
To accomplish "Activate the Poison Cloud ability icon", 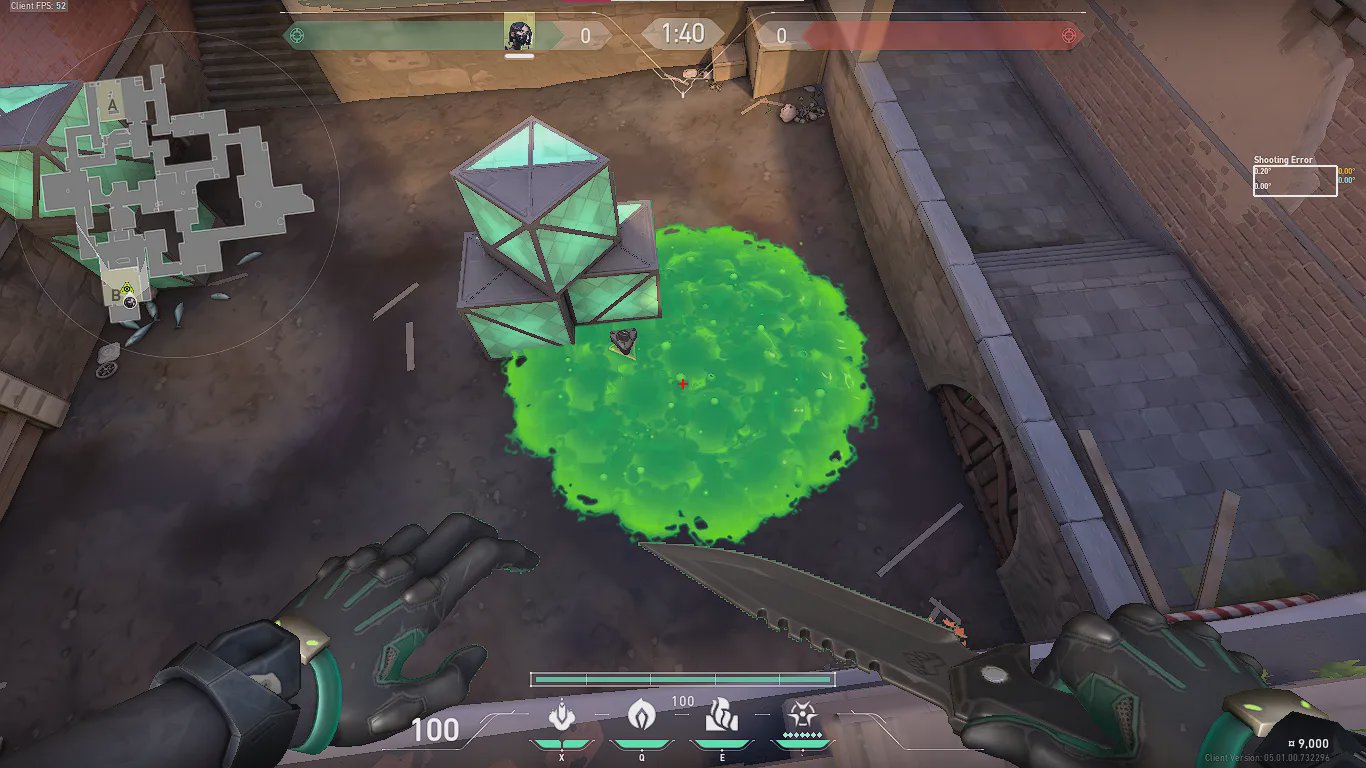I will [641, 716].
